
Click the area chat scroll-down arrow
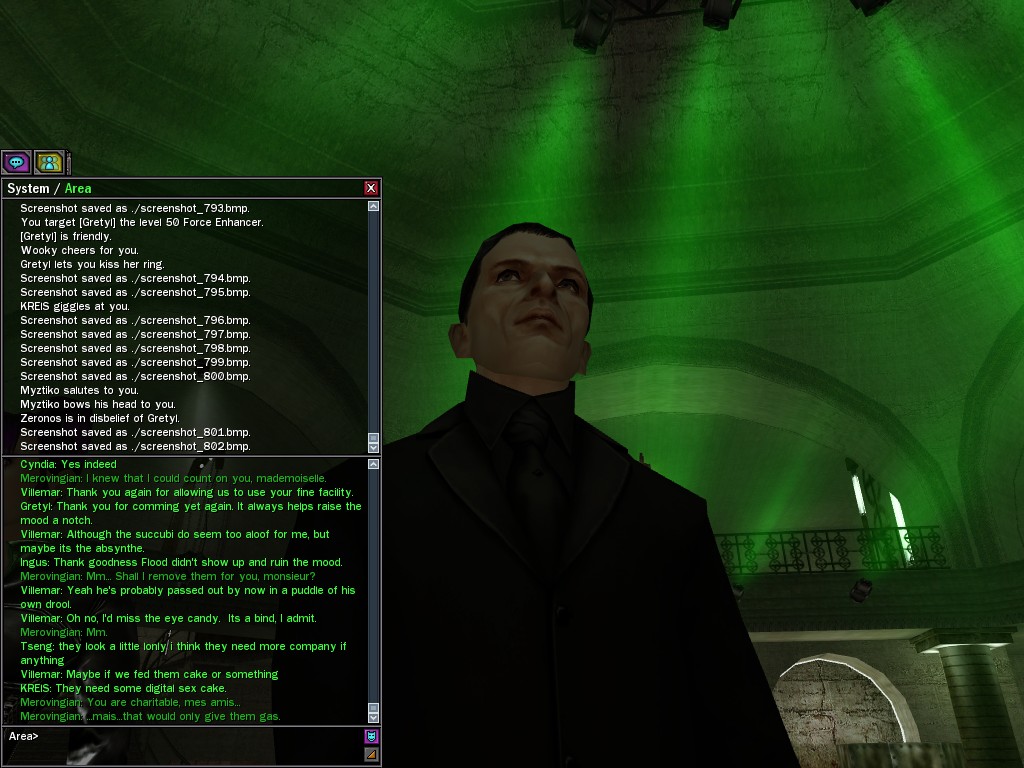pos(374,717)
